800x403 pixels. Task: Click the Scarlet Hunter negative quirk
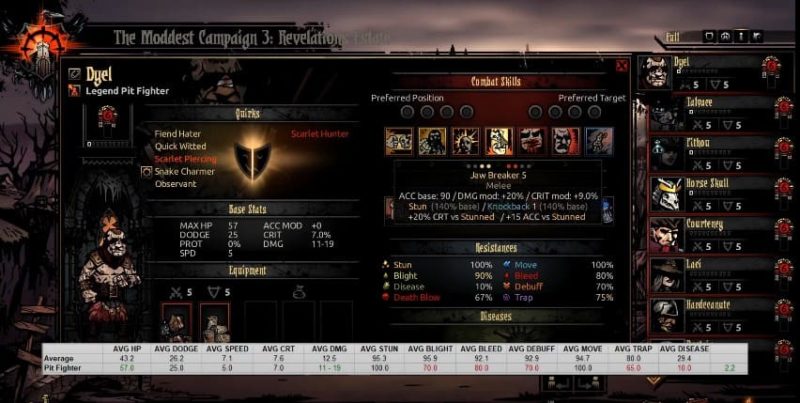(319, 133)
